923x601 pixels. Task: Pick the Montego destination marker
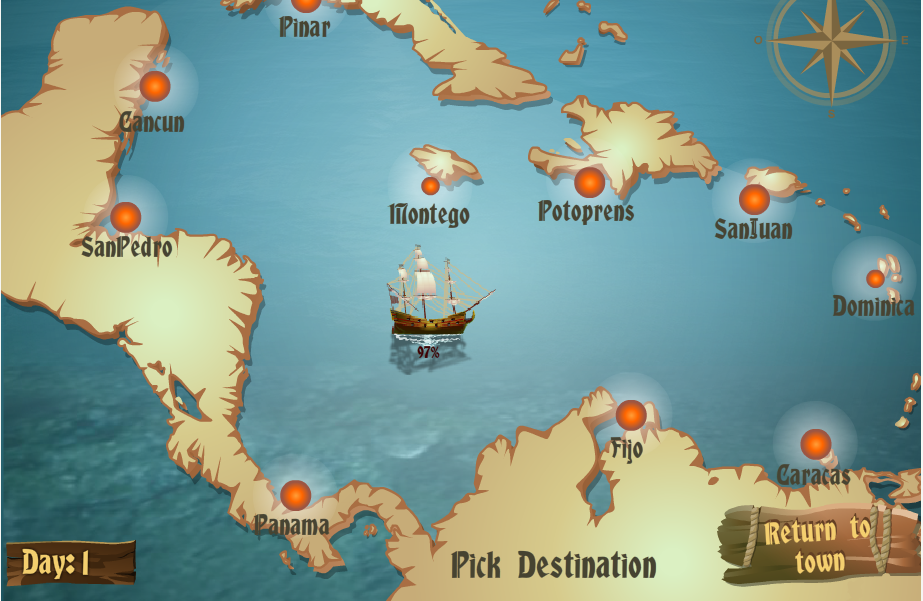tap(430, 186)
